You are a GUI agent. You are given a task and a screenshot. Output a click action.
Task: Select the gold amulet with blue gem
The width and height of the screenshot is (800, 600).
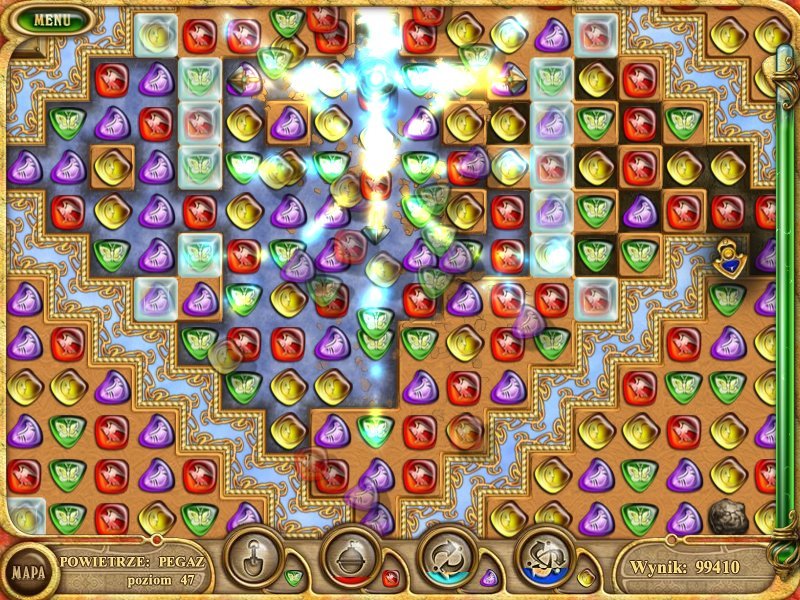pos(729,259)
